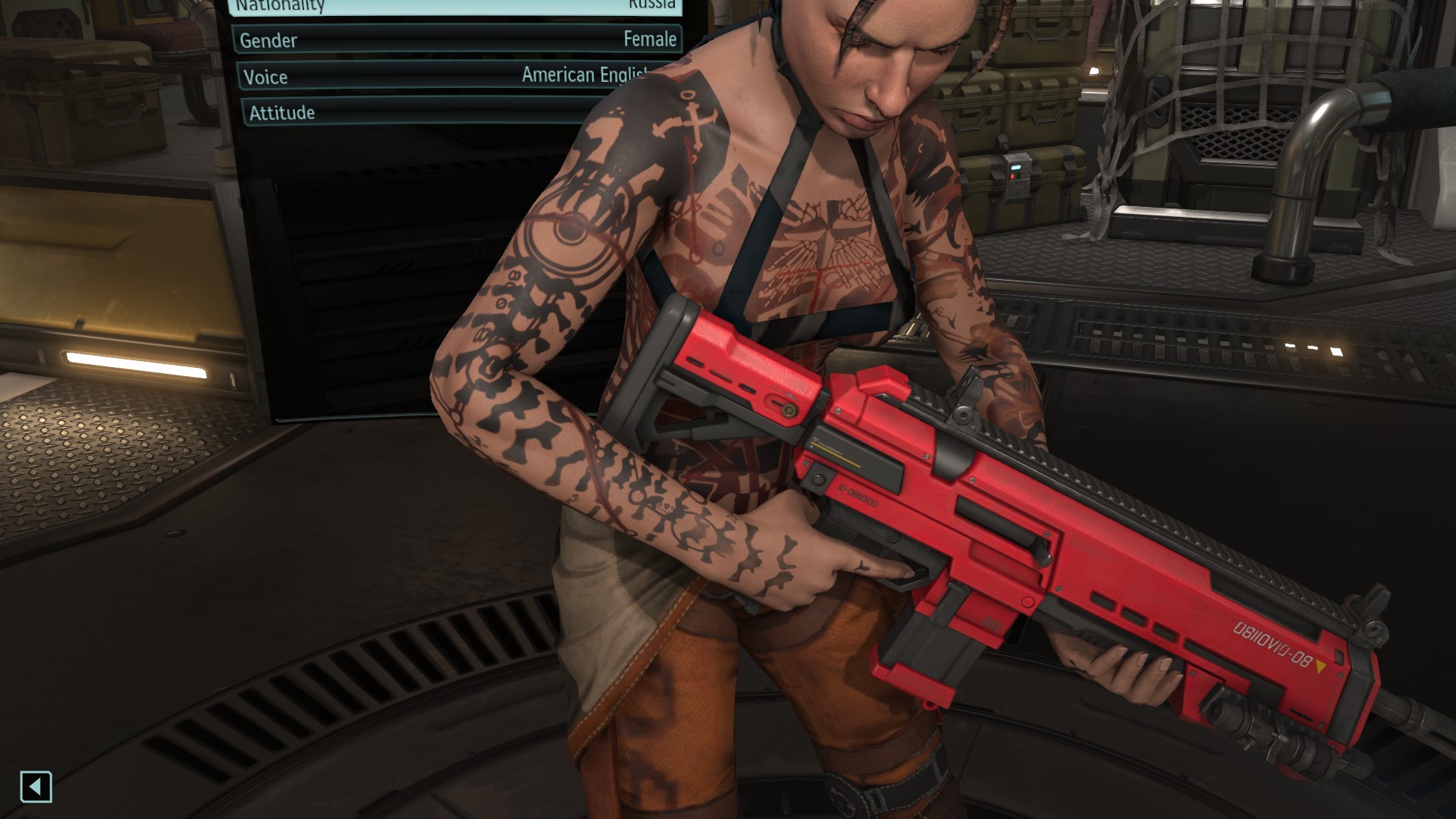Choose the Attitude customization row
Image resolution: width=1456 pixels, height=819 pixels.
point(425,112)
